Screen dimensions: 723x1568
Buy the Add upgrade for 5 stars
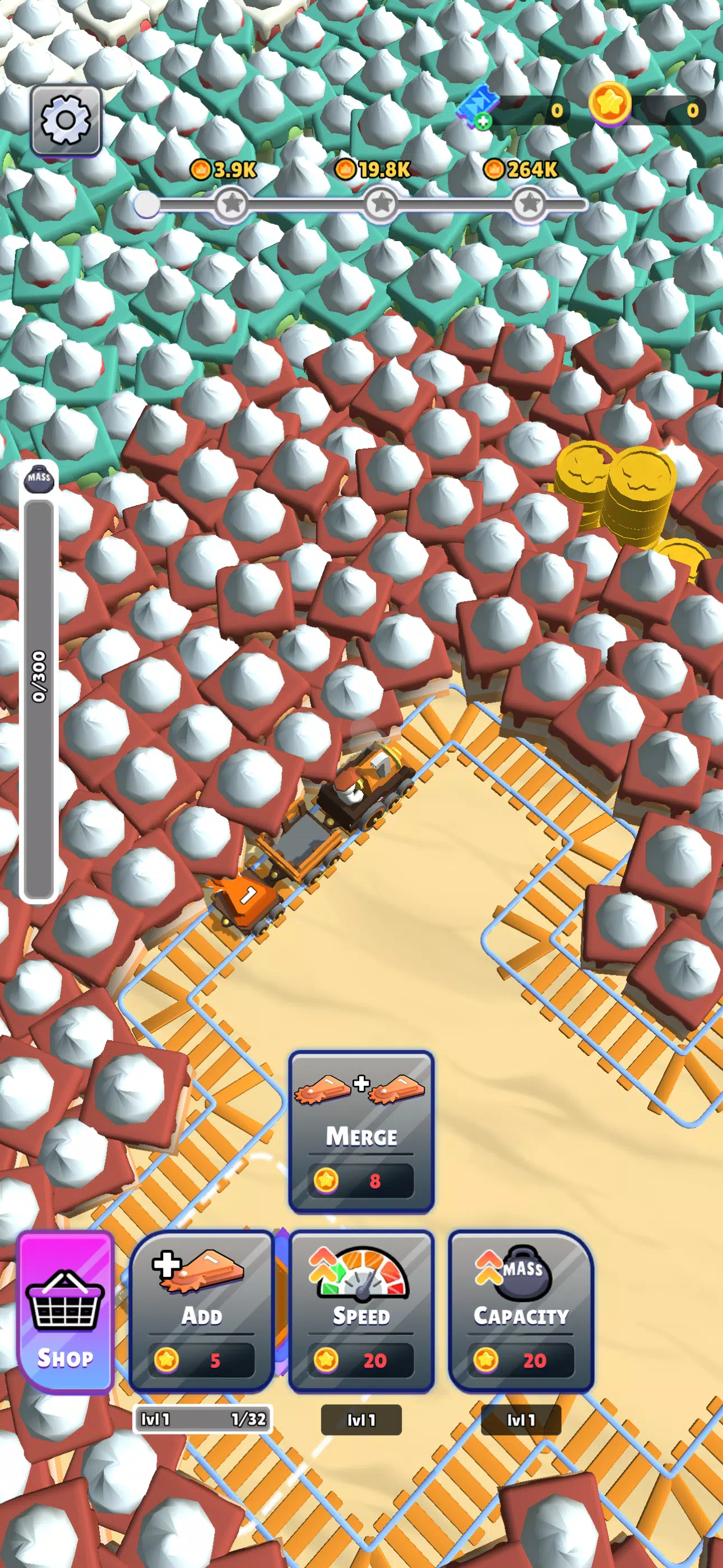point(202,1311)
